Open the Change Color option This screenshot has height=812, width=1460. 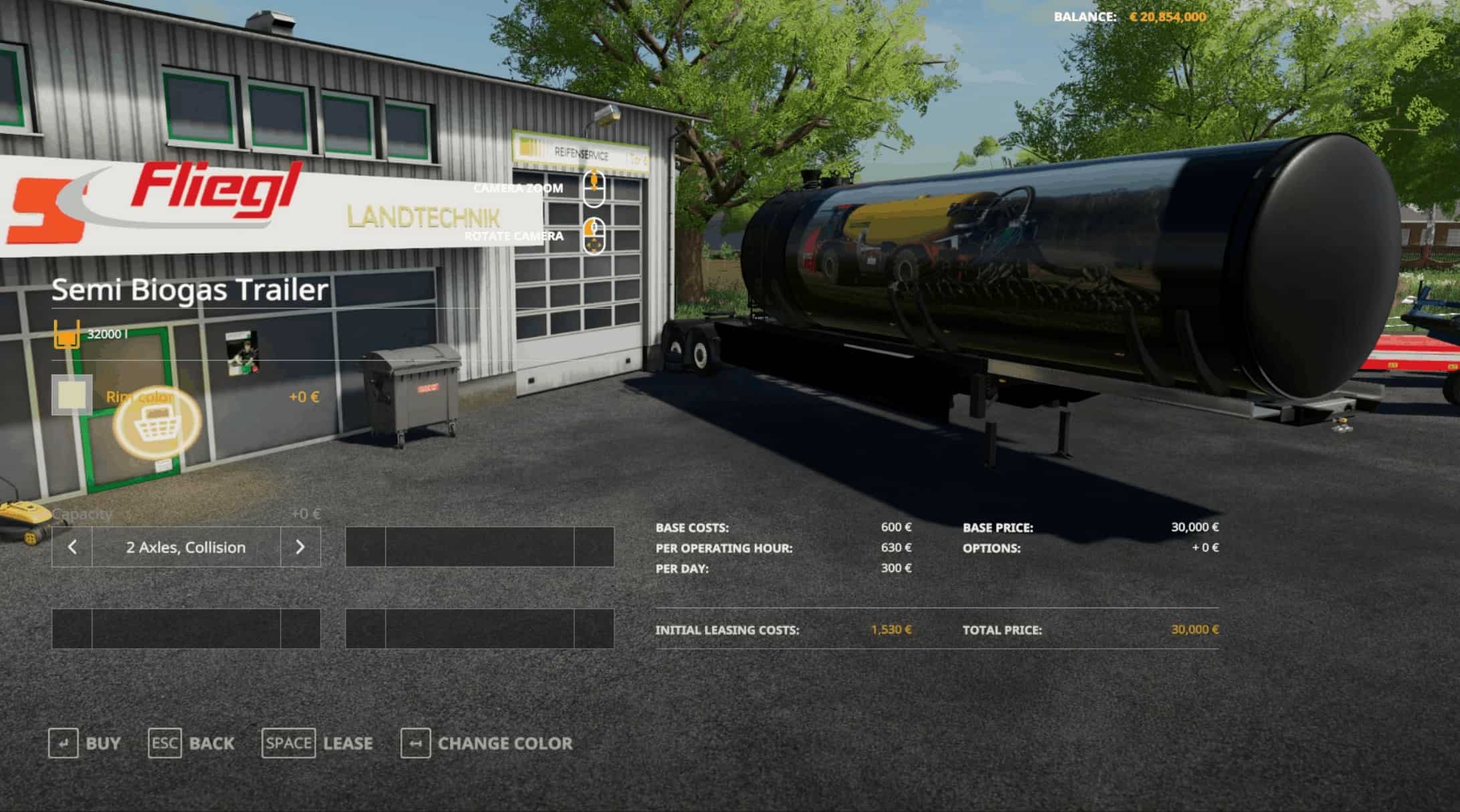coord(486,743)
